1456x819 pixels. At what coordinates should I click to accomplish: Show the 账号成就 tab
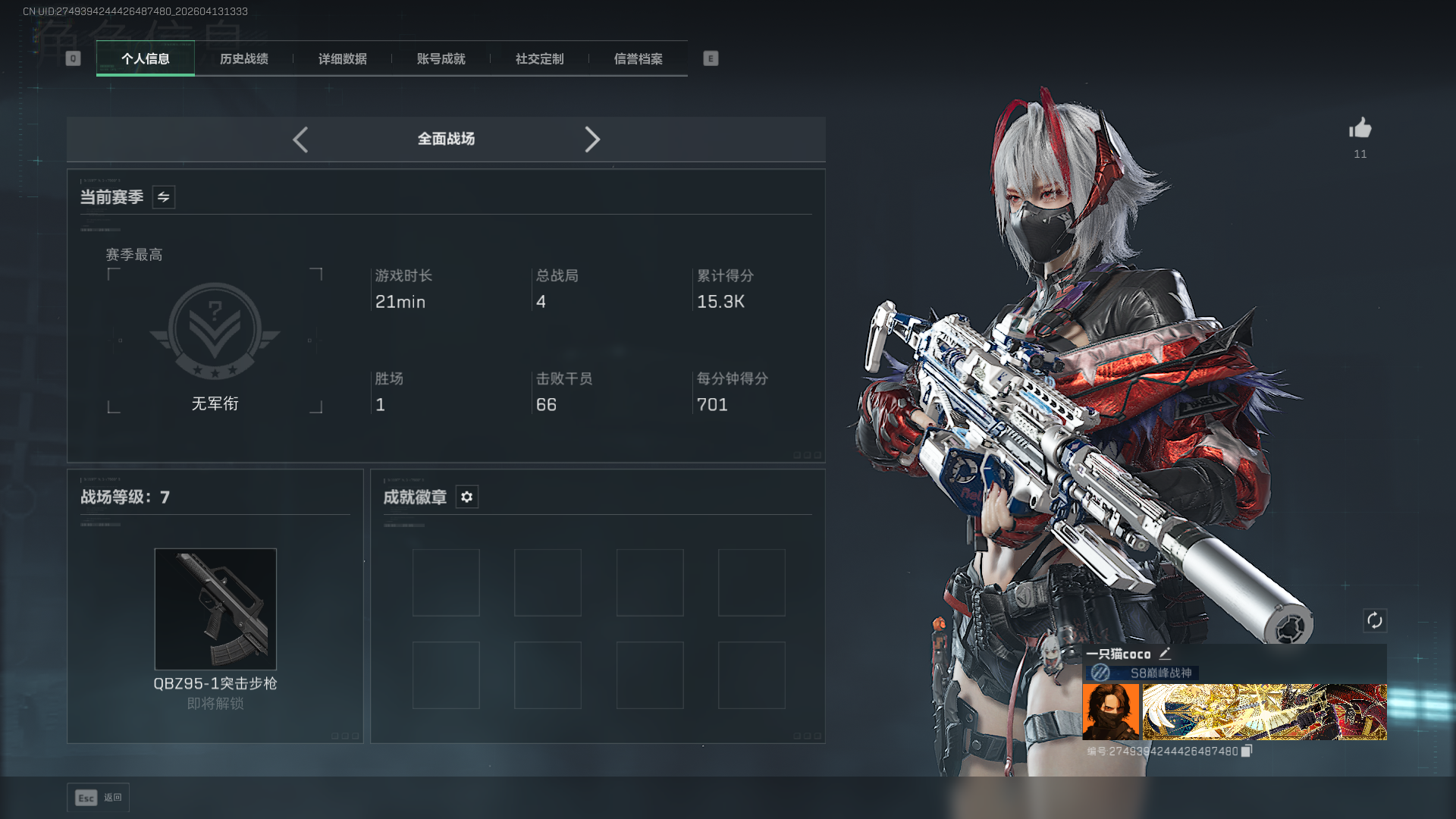tap(441, 59)
